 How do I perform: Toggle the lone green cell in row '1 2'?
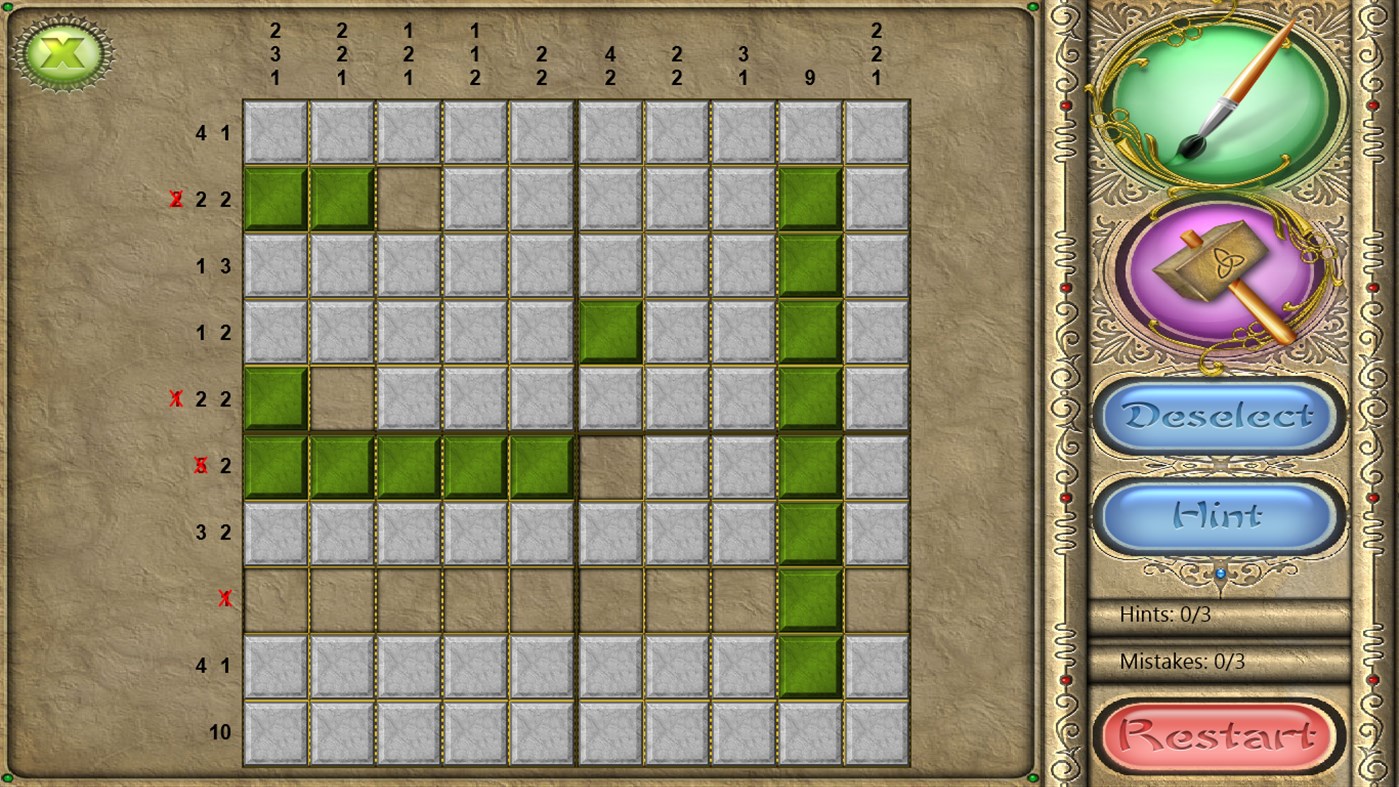[609, 332]
